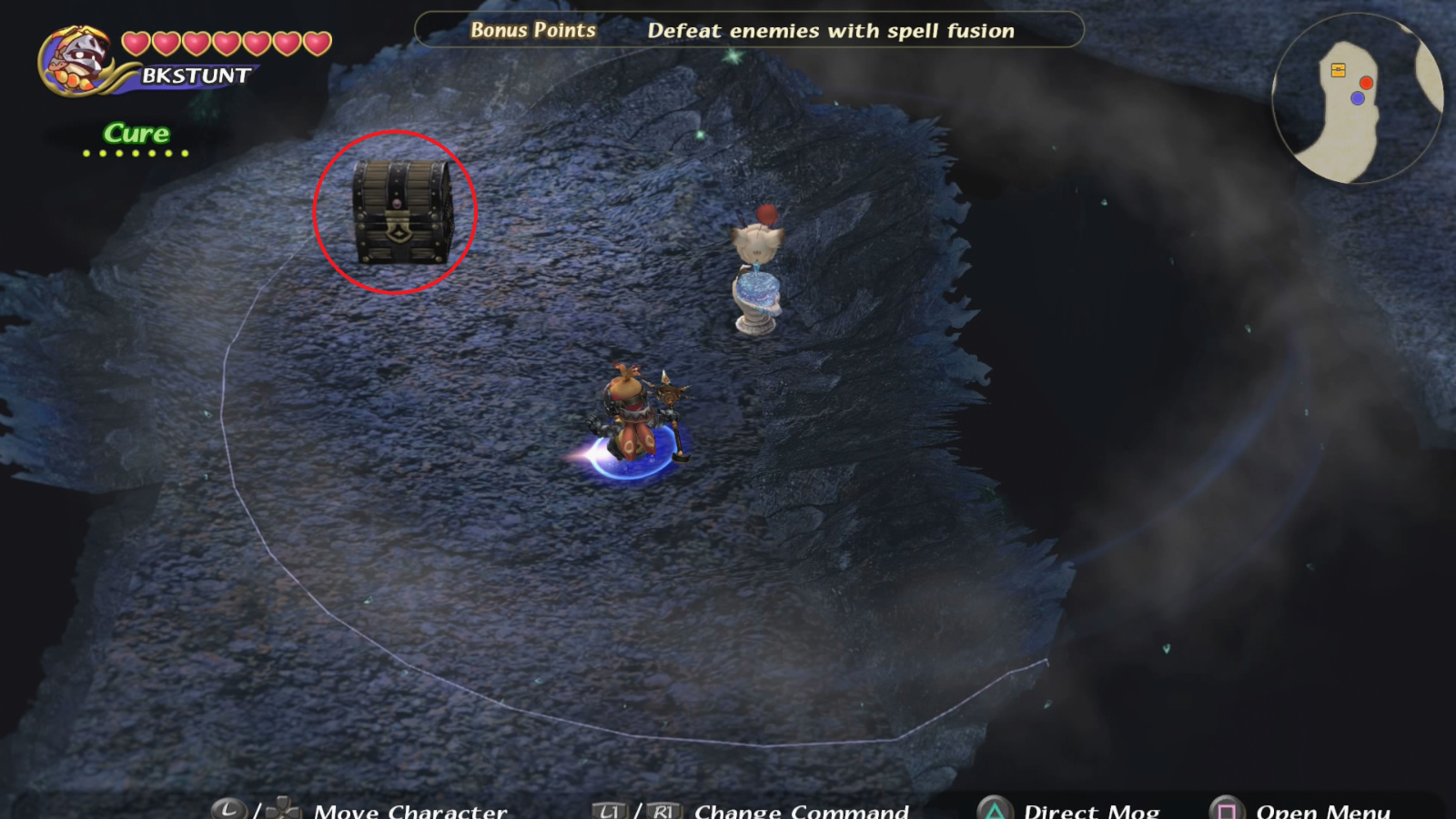1456x819 pixels.
Task: Select the red player marker on the minimap
Action: pyautogui.click(x=1366, y=83)
